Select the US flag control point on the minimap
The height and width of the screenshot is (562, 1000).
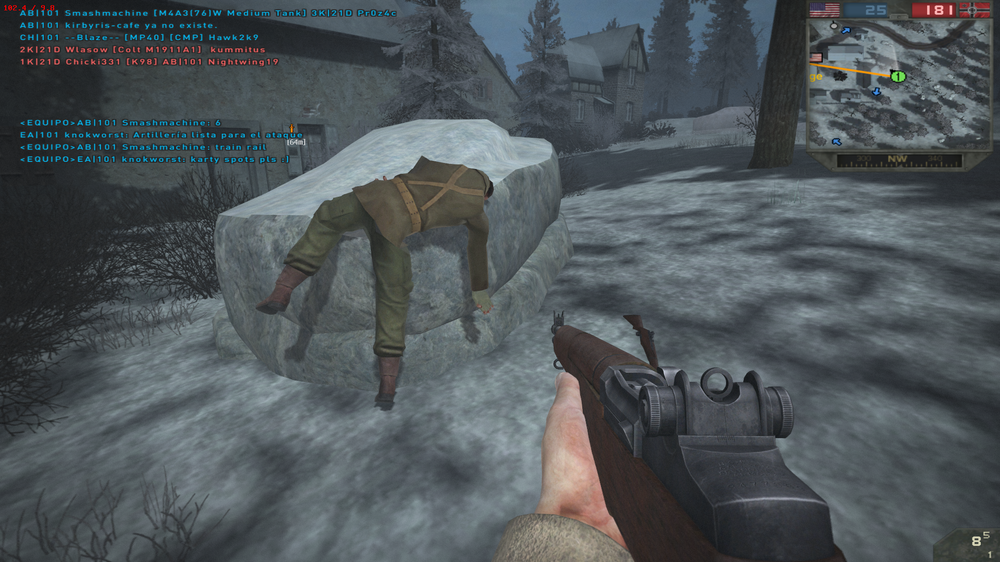click(815, 58)
